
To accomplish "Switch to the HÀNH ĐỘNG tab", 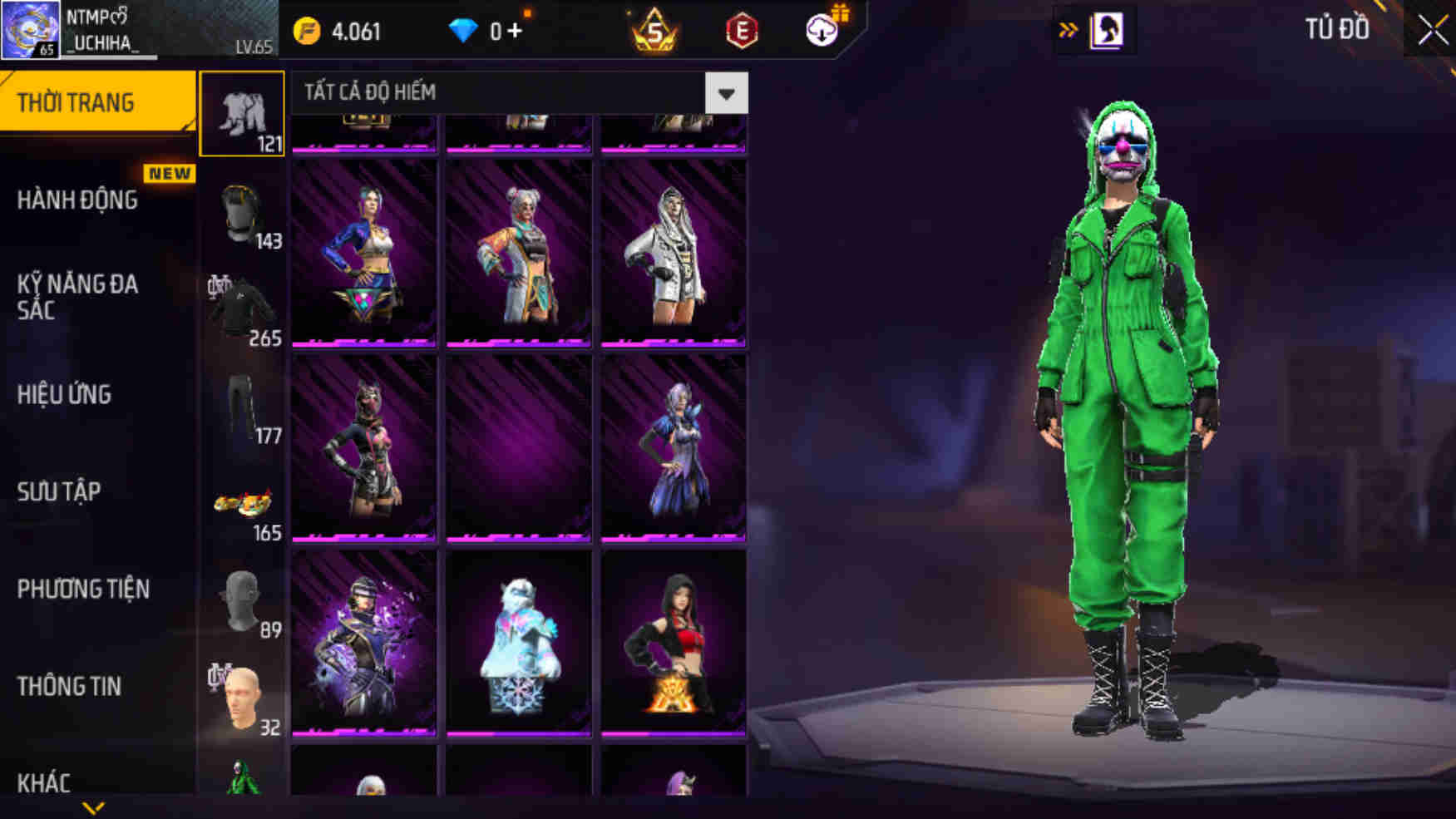I will pos(79,201).
